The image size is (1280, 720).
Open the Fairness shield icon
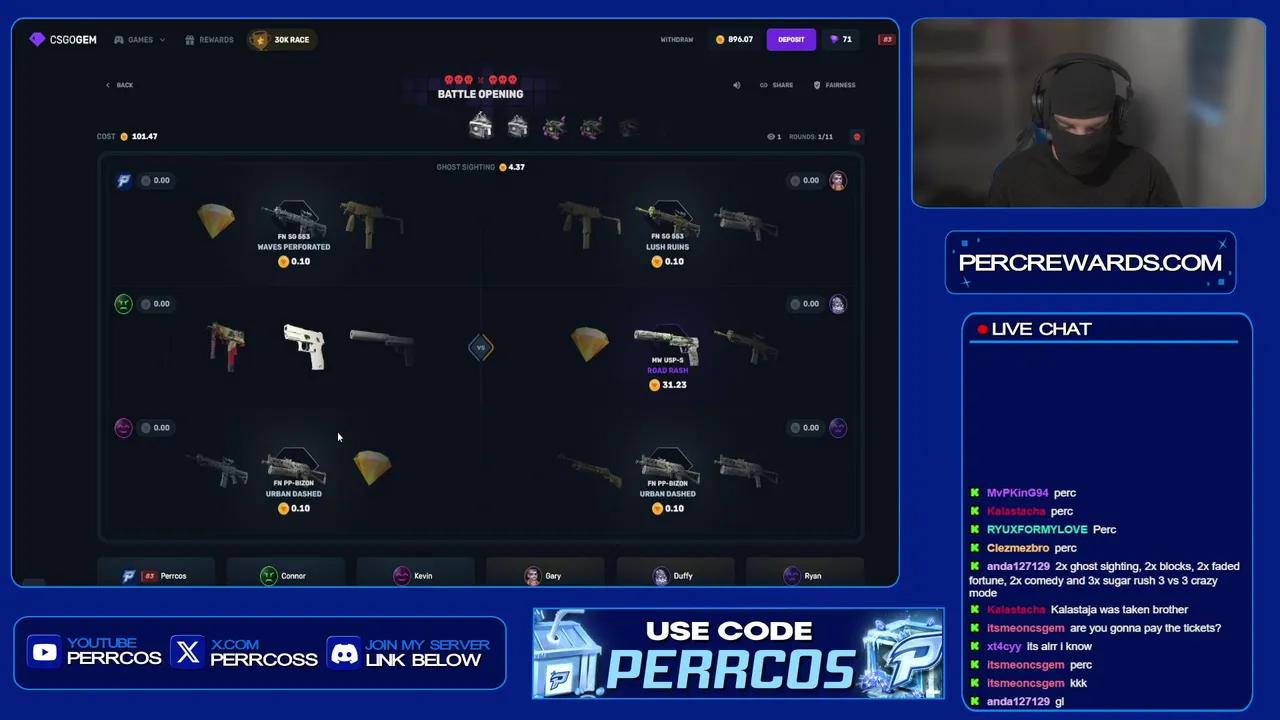(816, 85)
